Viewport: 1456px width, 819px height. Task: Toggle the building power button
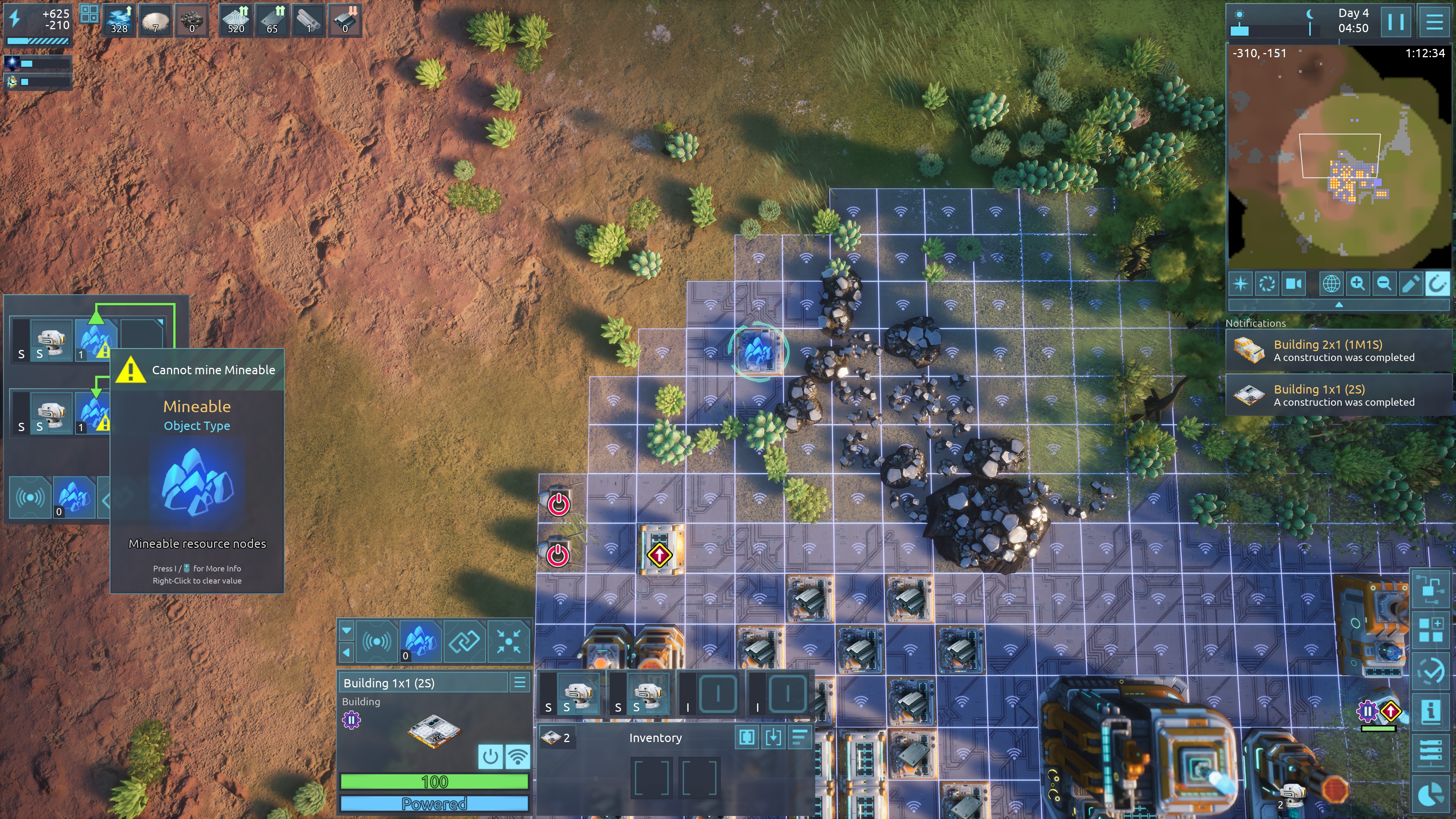tap(490, 756)
